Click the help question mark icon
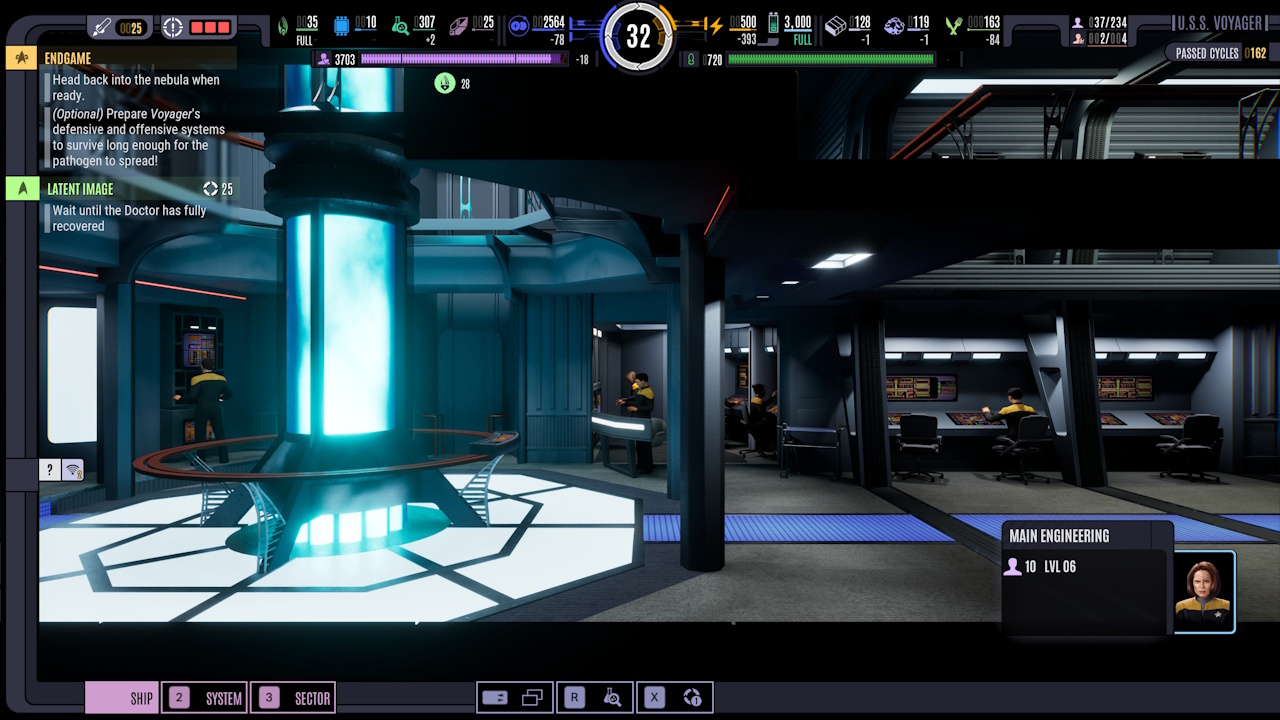Viewport: 1280px width, 720px height. coord(48,469)
